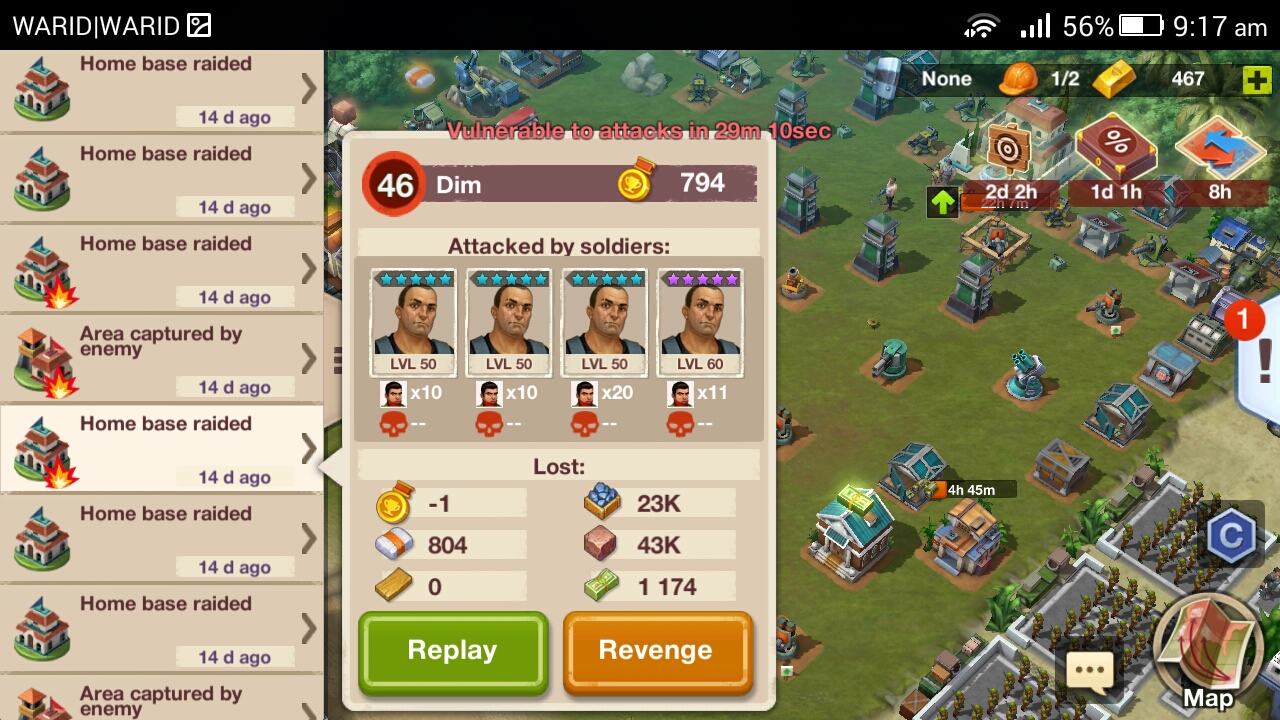Tap the blue hexagon C button
The image size is (1280, 720).
pyautogui.click(x=1230, y=537)
